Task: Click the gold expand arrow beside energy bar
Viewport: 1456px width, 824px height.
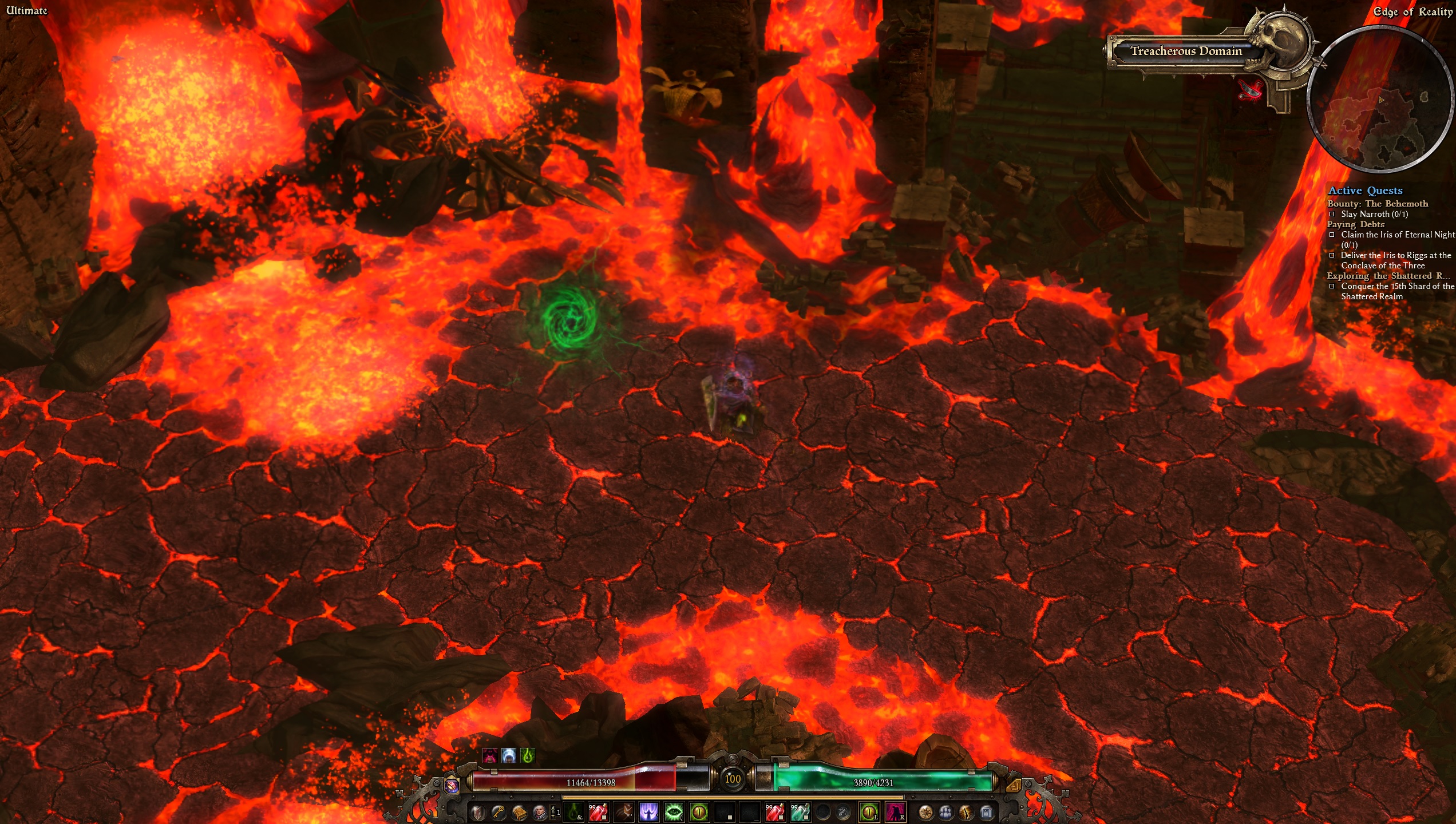Action: click(x=1013, y=785)
